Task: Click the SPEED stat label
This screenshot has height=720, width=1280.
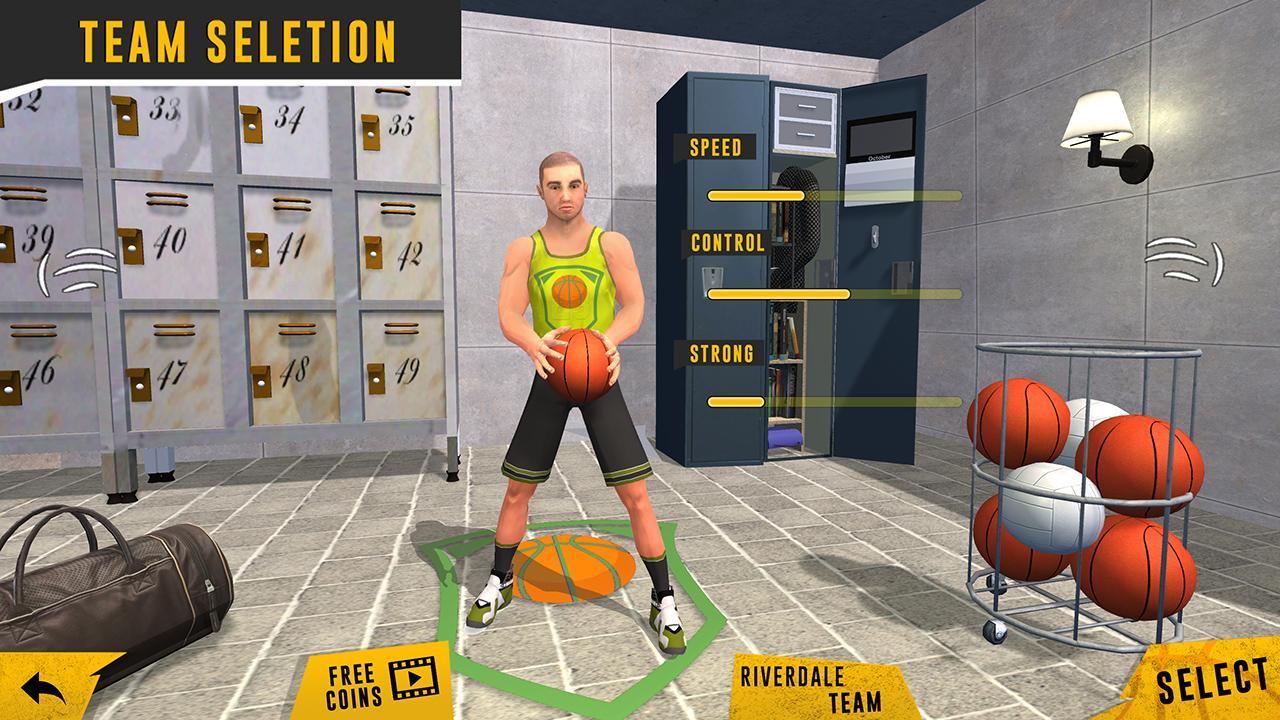Action: coord(715,149)
